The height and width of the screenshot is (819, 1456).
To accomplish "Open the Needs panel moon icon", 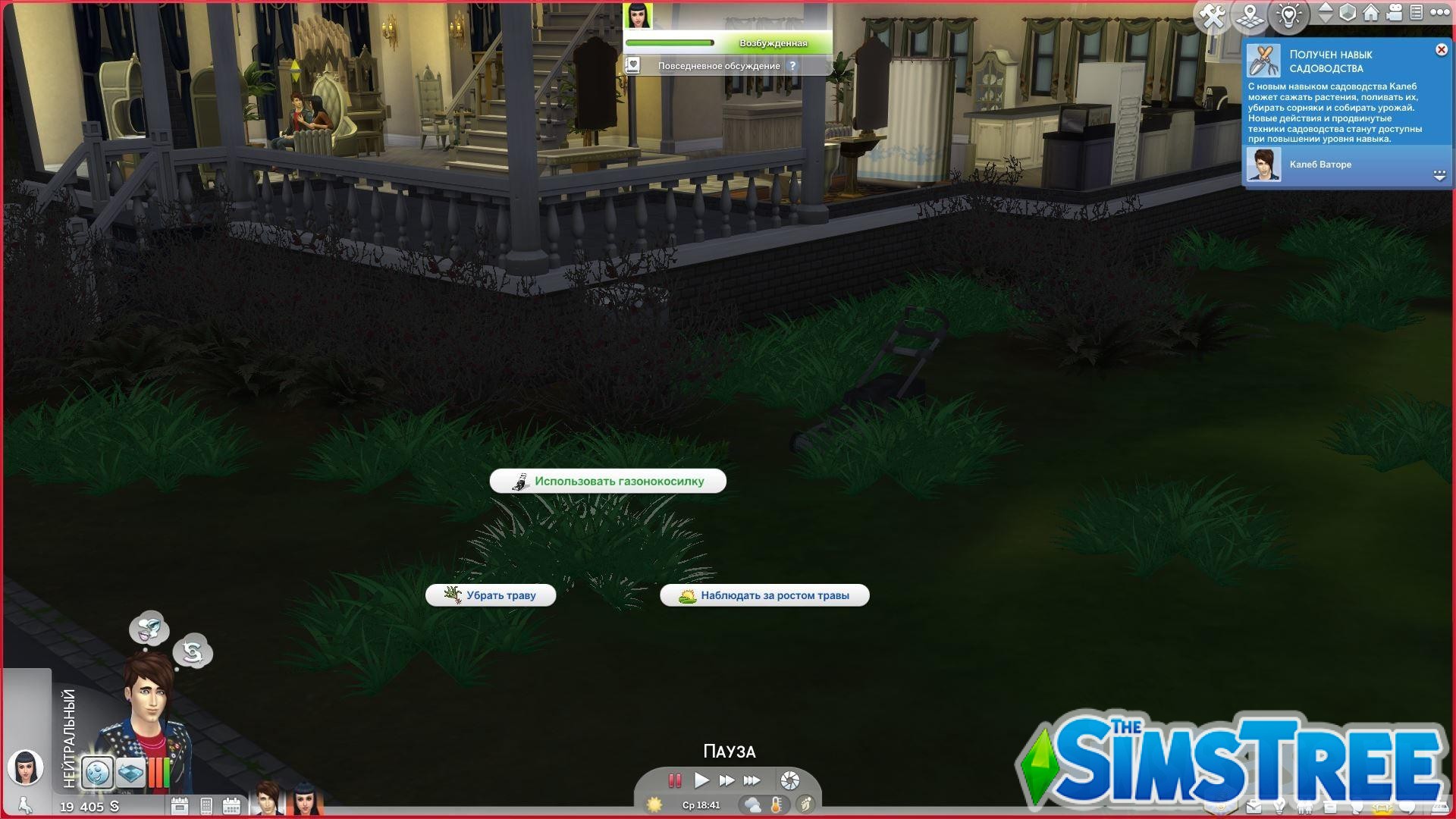I will click(98, 771).
